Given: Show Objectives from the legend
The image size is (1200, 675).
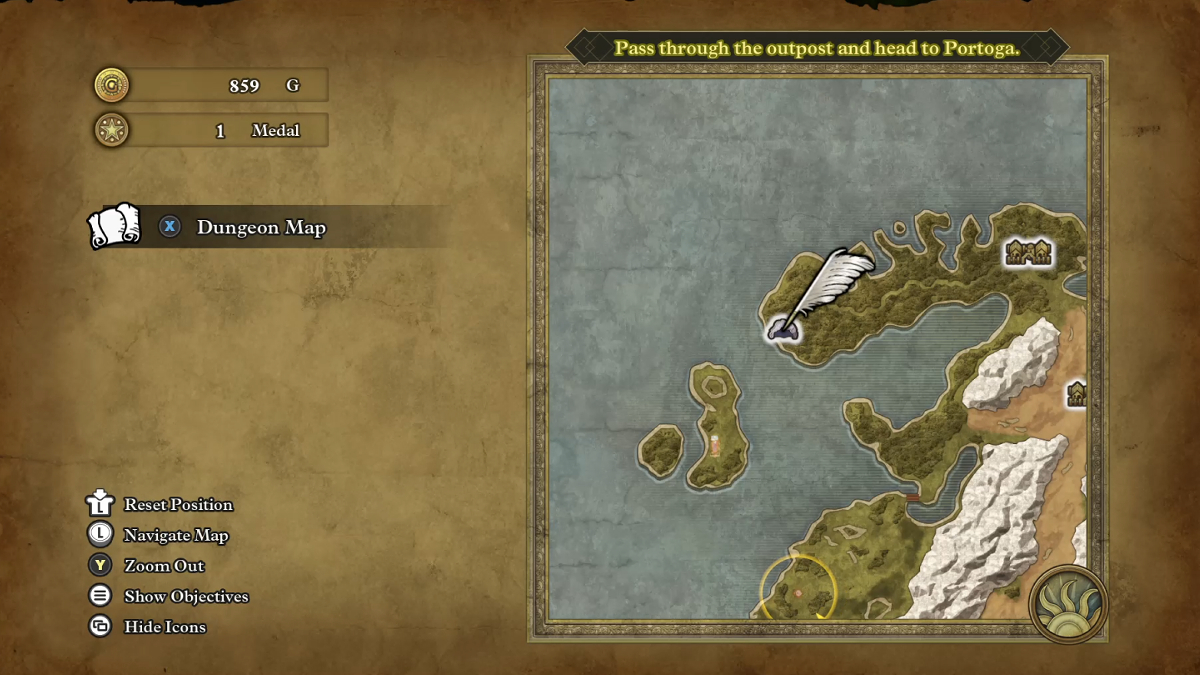Looking at the screenshot, I should coord(186,597).
